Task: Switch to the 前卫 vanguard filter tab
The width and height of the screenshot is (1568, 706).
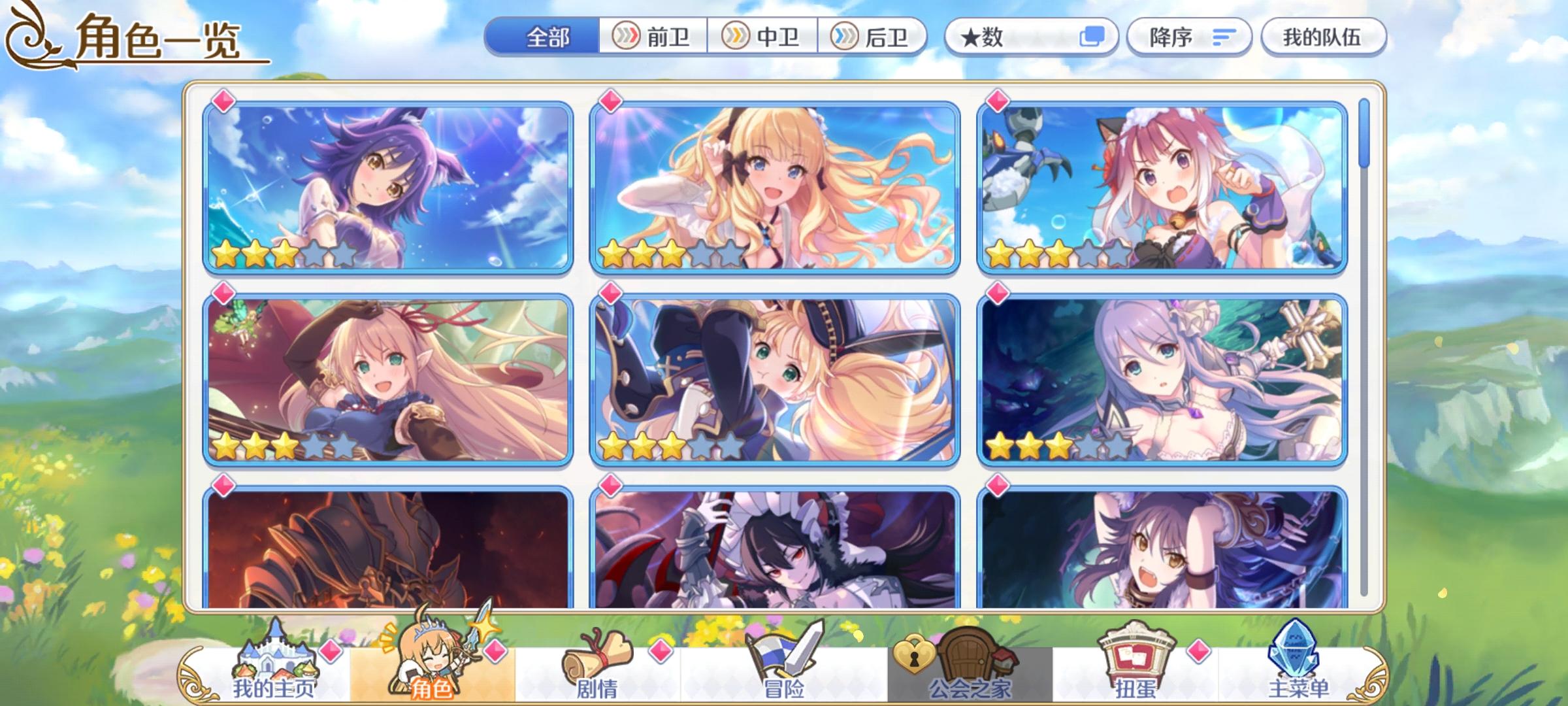Action: pos(654,37)
